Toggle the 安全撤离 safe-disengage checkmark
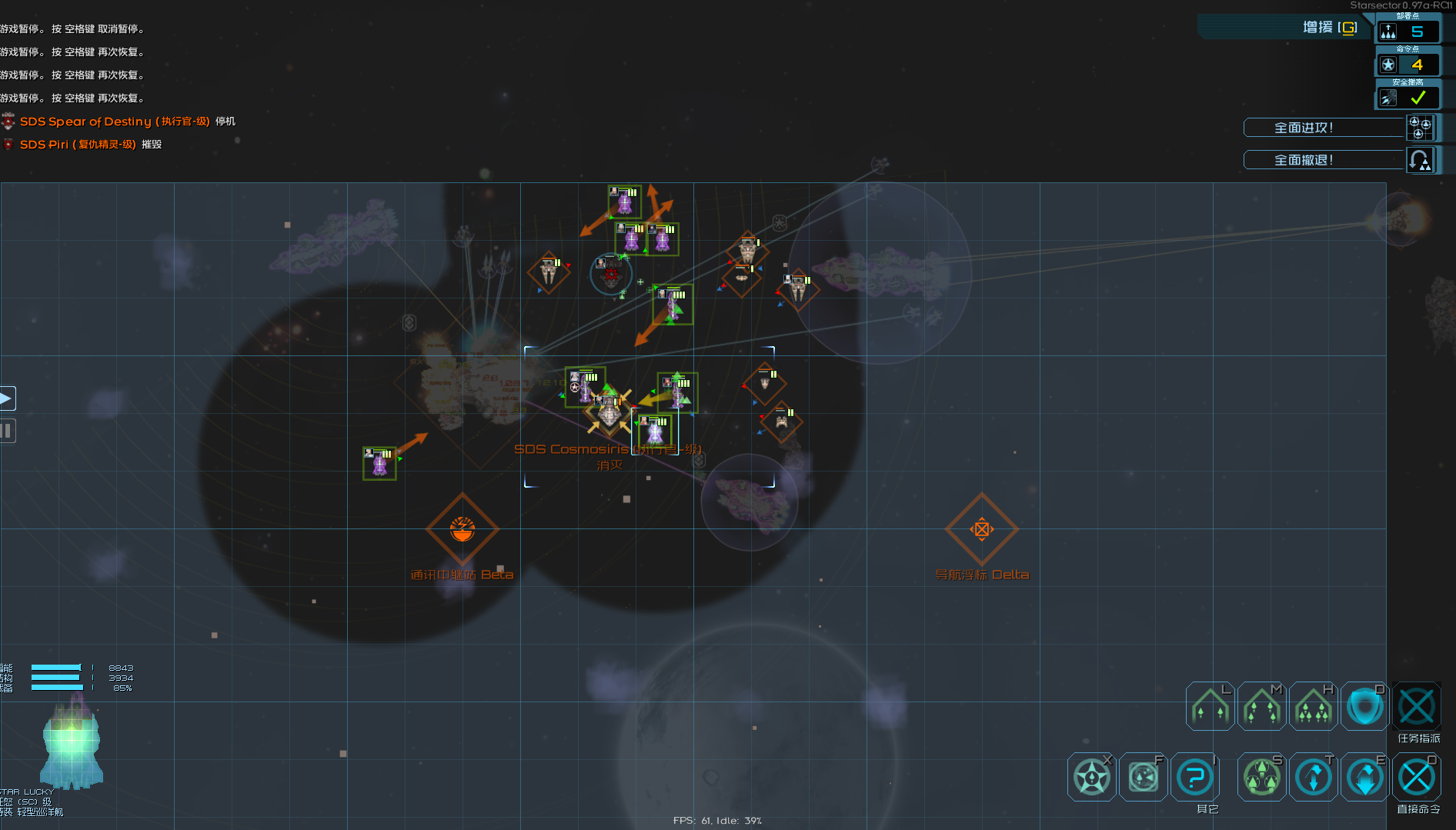The height and width of the screenshot is (830, 1456). 1418,98
